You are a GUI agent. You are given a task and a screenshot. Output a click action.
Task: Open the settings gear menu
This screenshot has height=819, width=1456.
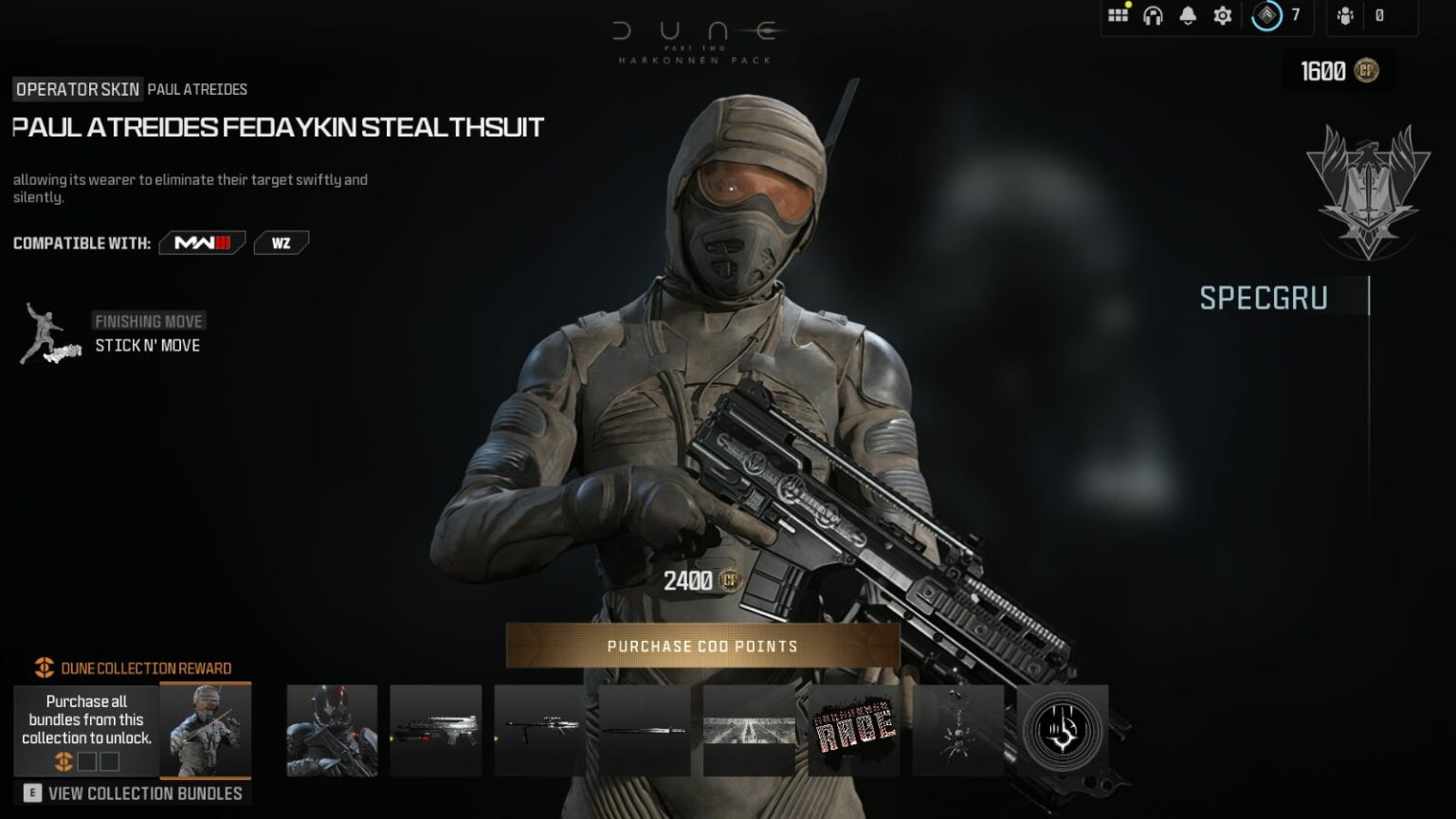pos(1222,15)
